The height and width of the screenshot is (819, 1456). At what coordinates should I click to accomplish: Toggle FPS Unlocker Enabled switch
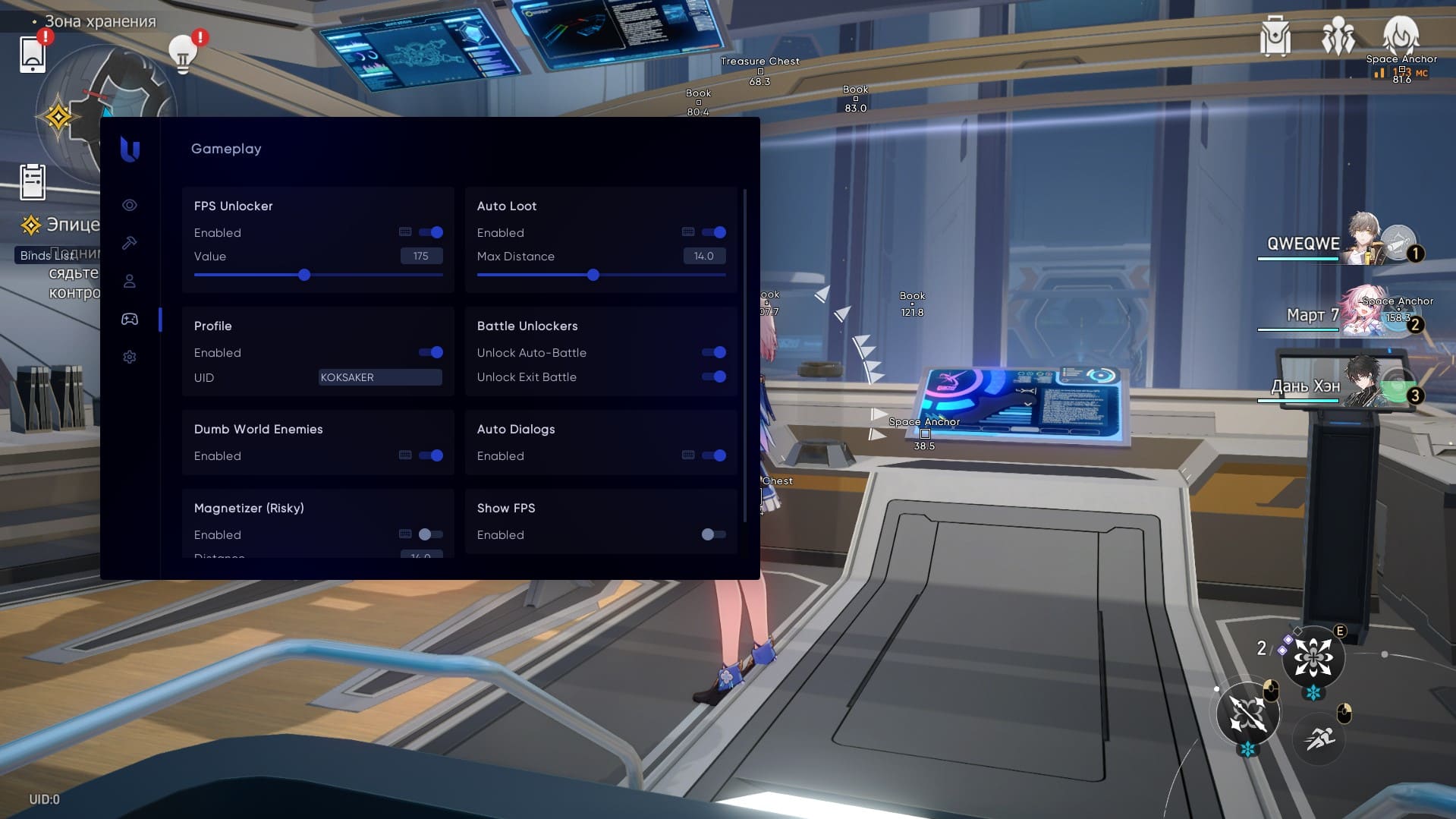431,232
